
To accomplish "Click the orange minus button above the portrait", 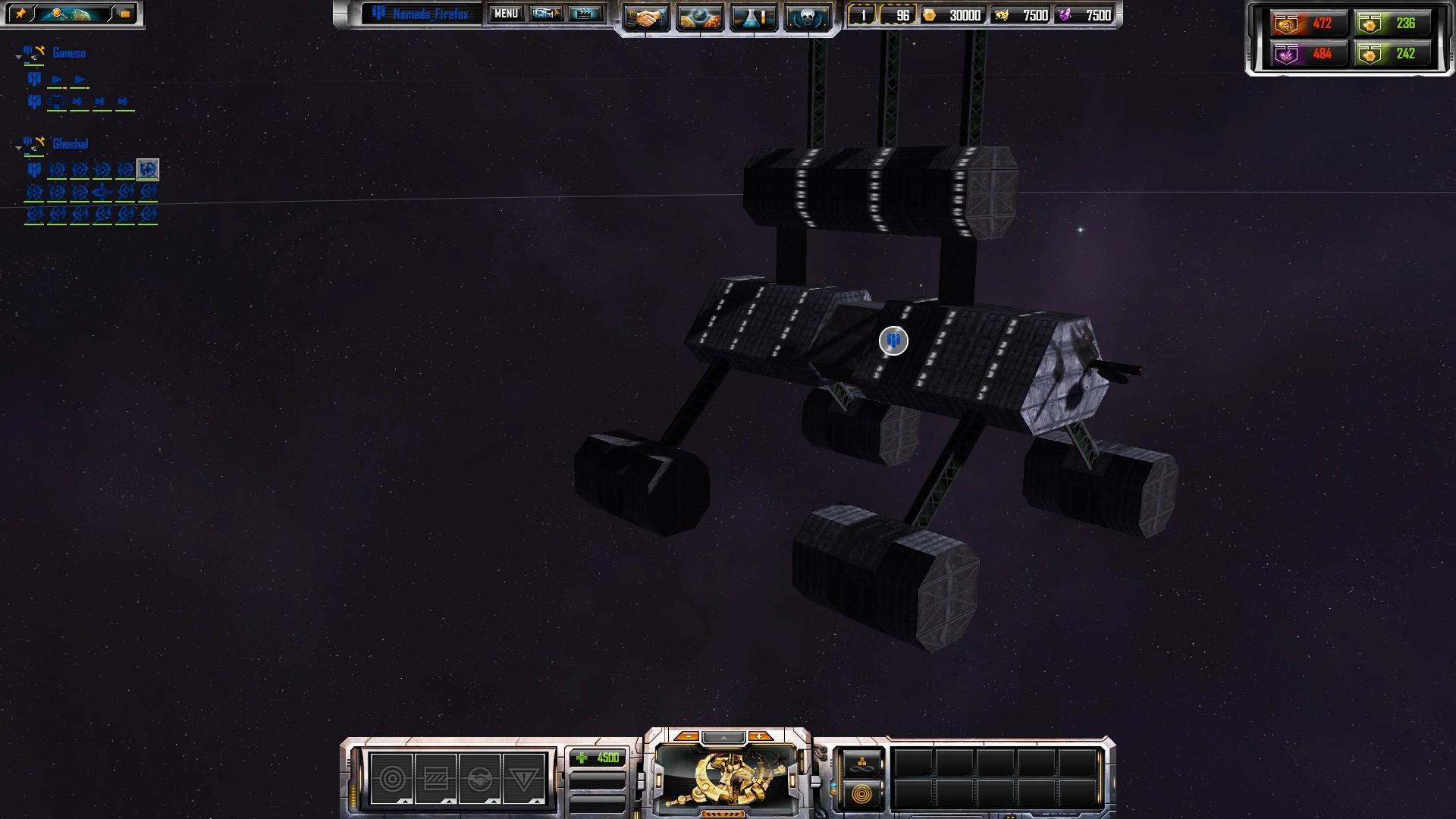I will point(687,736).
